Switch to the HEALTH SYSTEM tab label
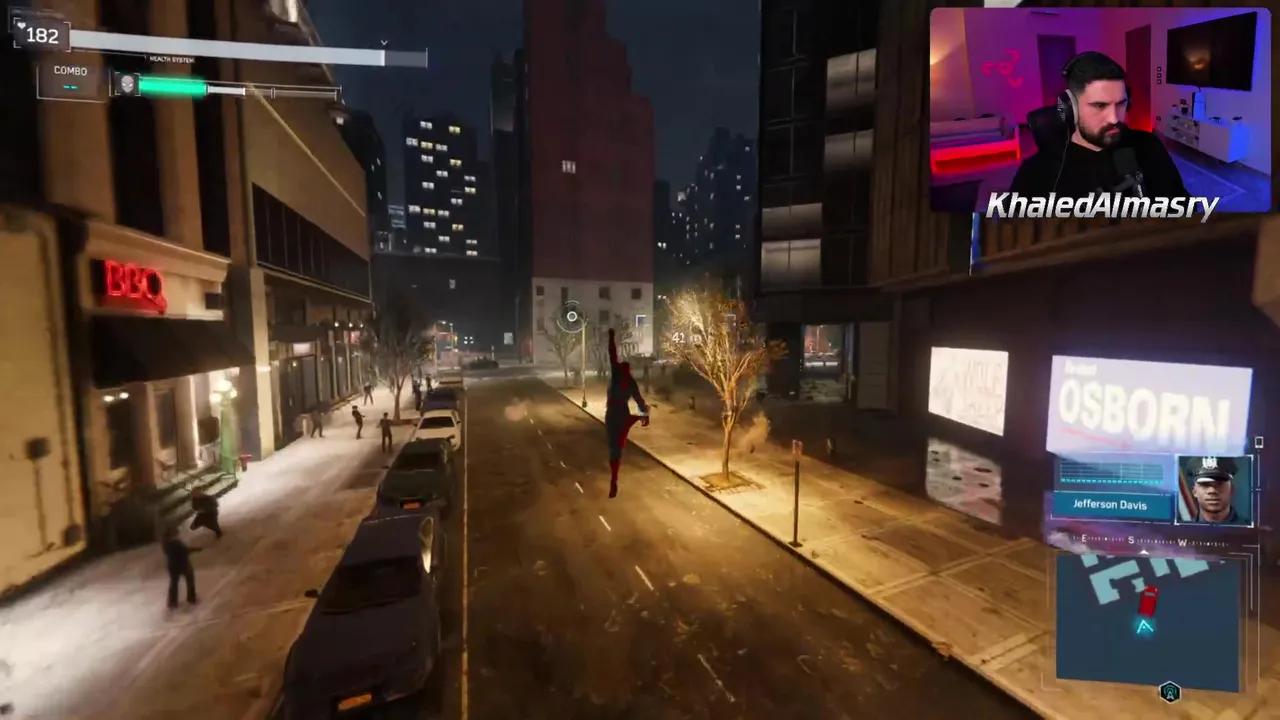 (171, 59)
